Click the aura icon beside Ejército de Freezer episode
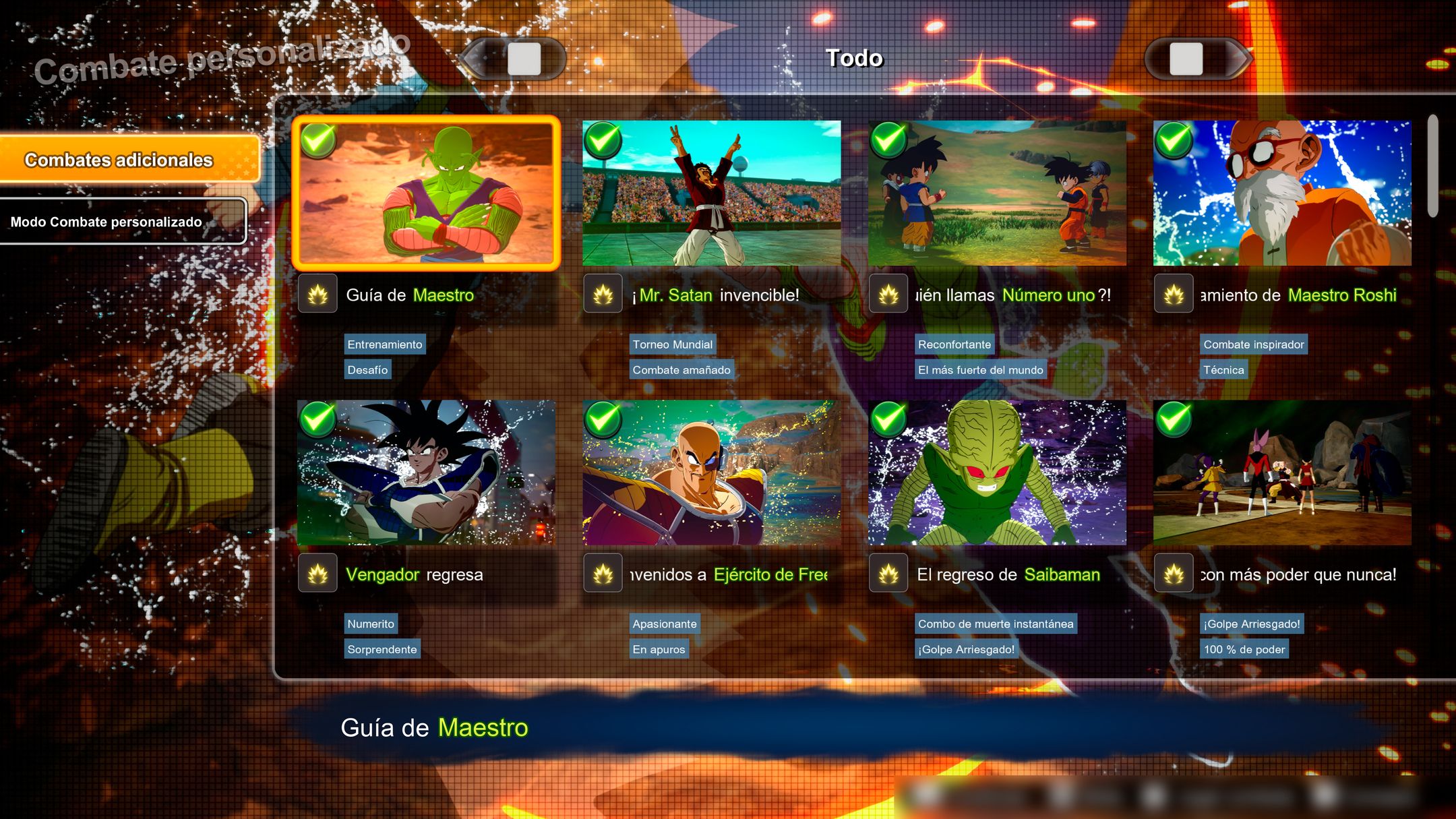 (603, 574)
